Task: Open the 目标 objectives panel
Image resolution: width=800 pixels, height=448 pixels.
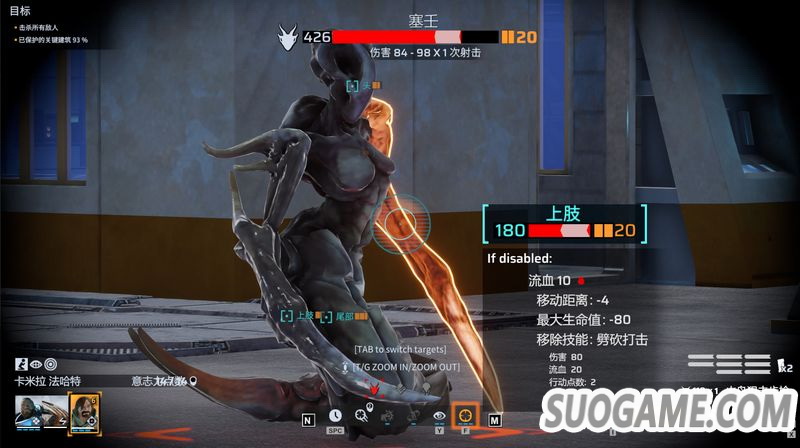Action: tap(20, 10)
